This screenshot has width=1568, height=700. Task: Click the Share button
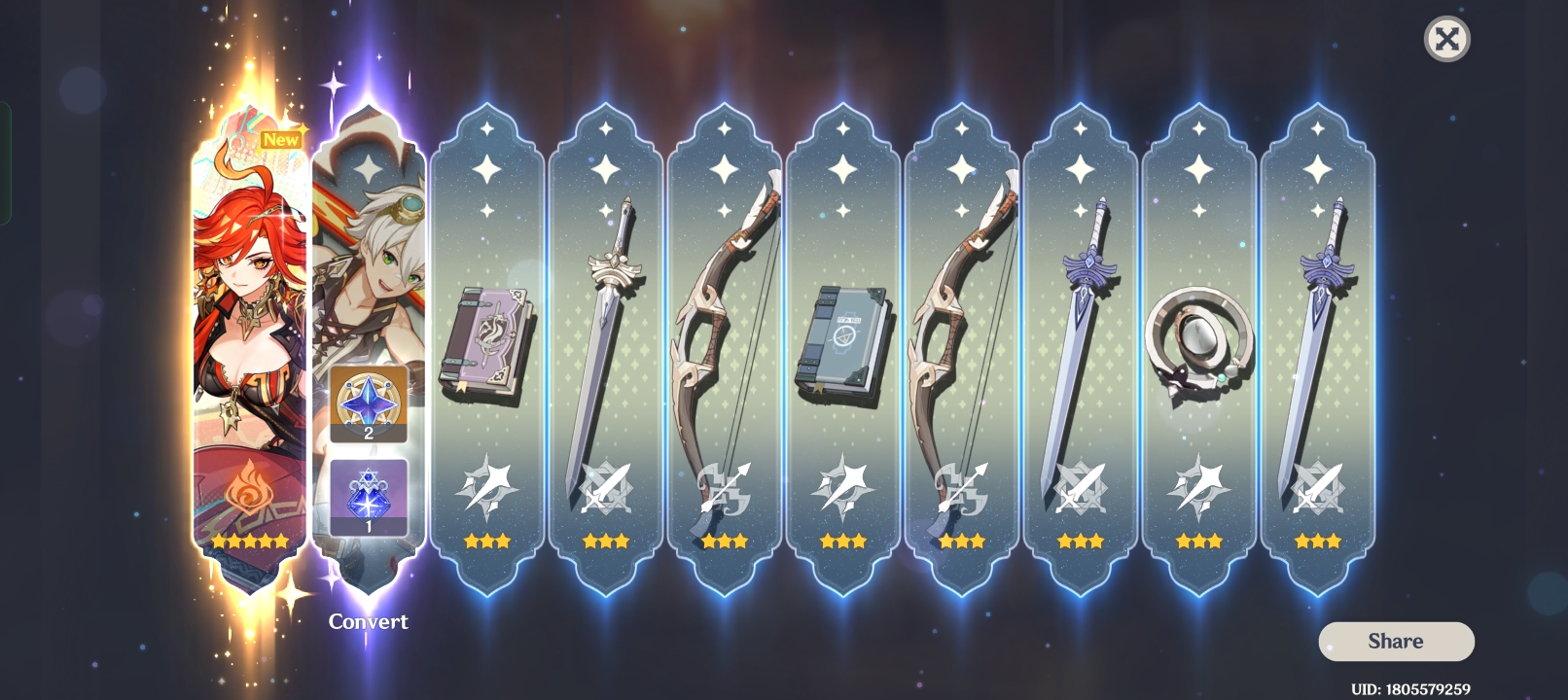pyautogui.click(x=1394, y=641)
